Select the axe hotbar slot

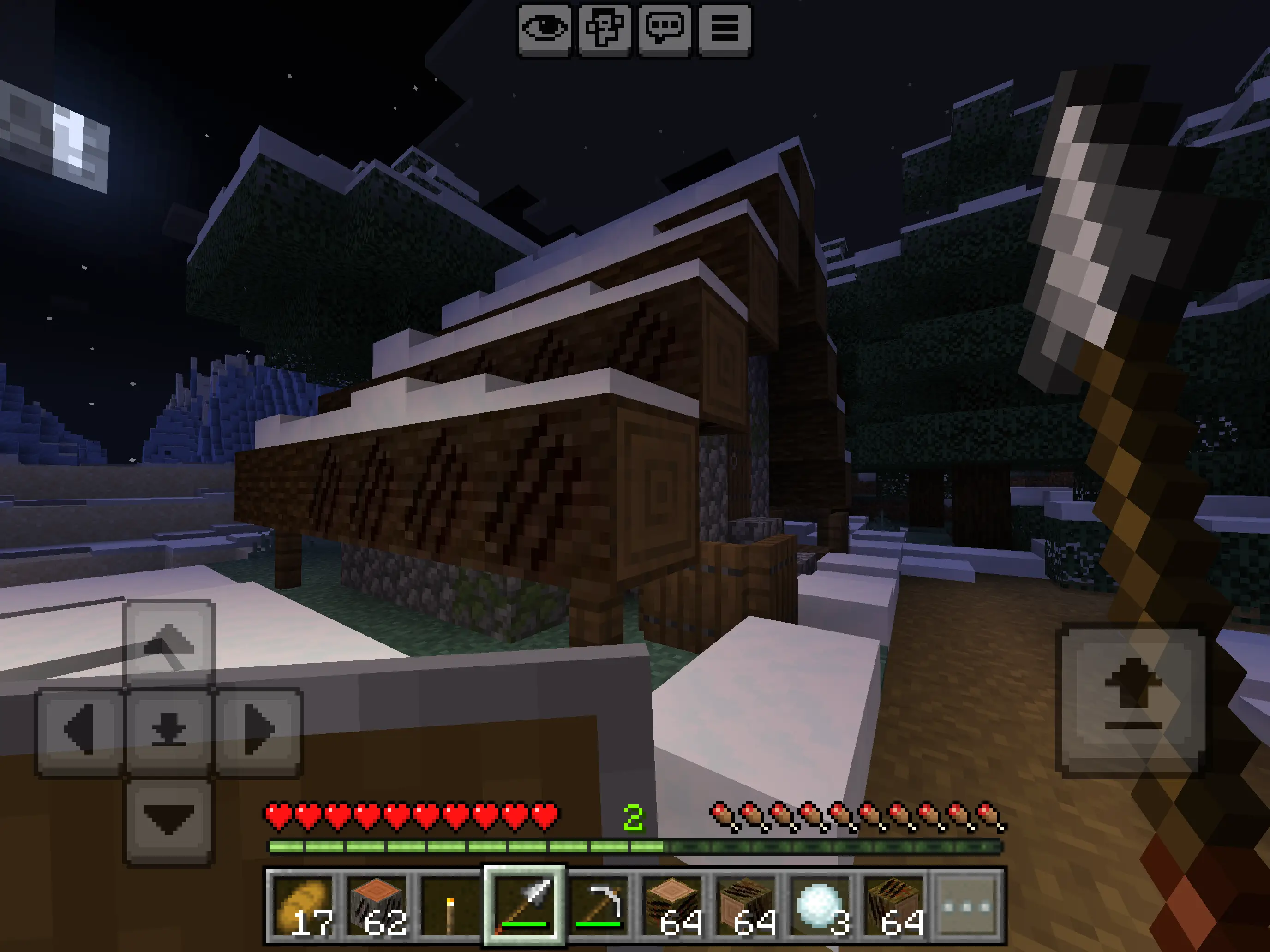[x=525, y=906]
